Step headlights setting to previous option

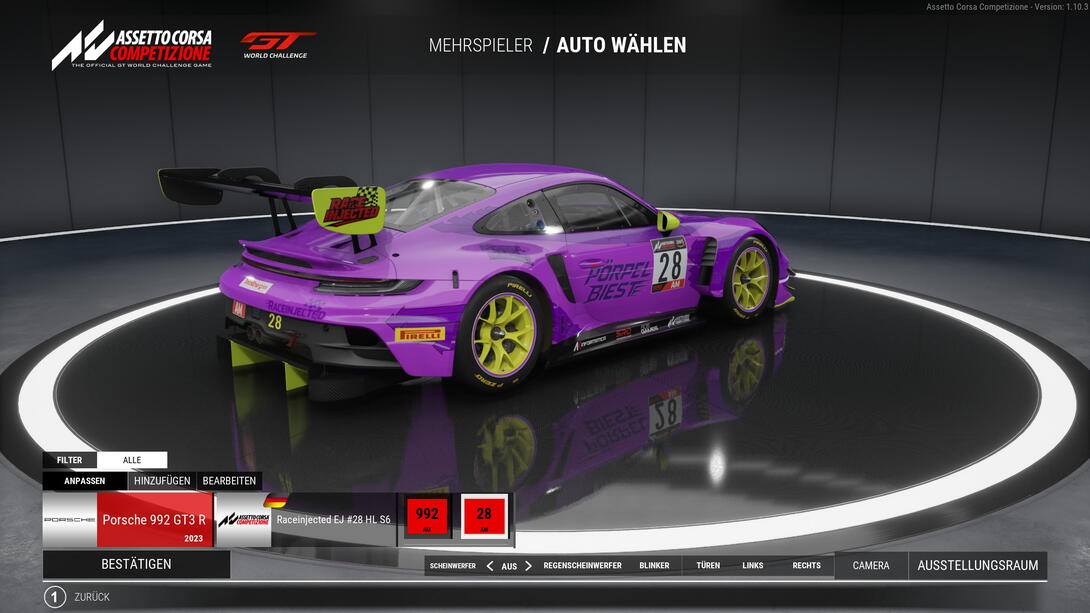tap(490, 566)
